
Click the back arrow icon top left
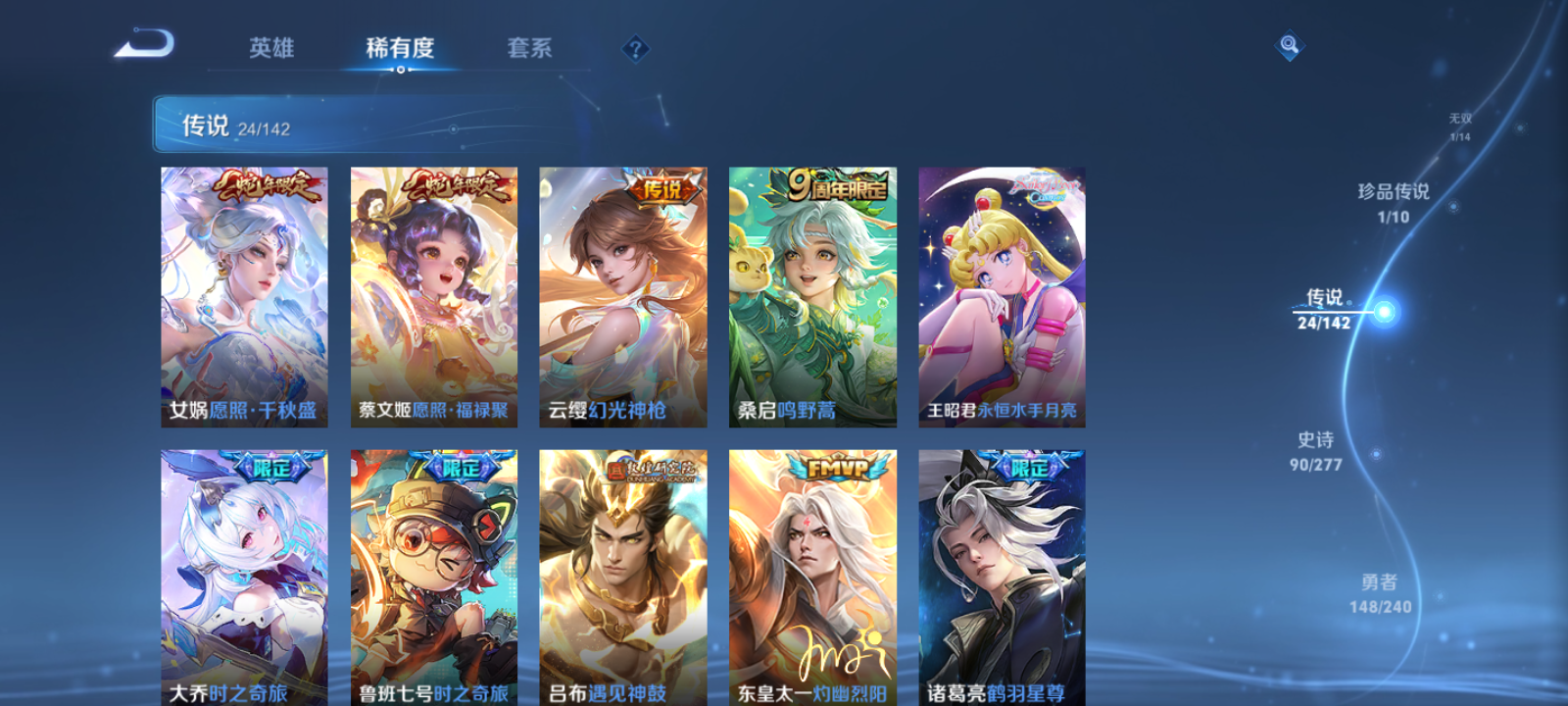coord(143,44)
